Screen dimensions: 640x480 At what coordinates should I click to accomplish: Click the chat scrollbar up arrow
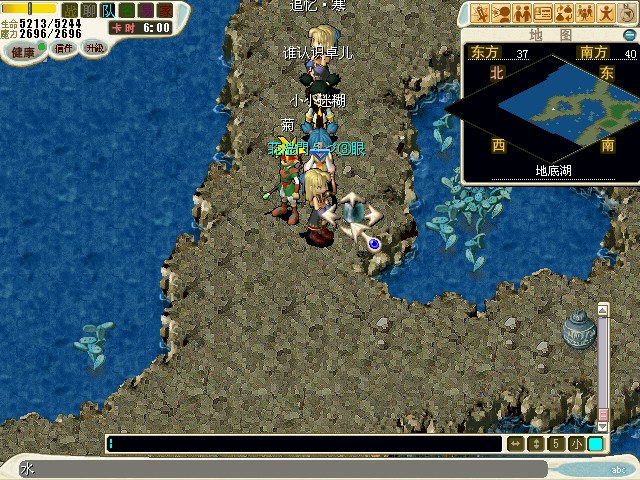click(603, 310)
